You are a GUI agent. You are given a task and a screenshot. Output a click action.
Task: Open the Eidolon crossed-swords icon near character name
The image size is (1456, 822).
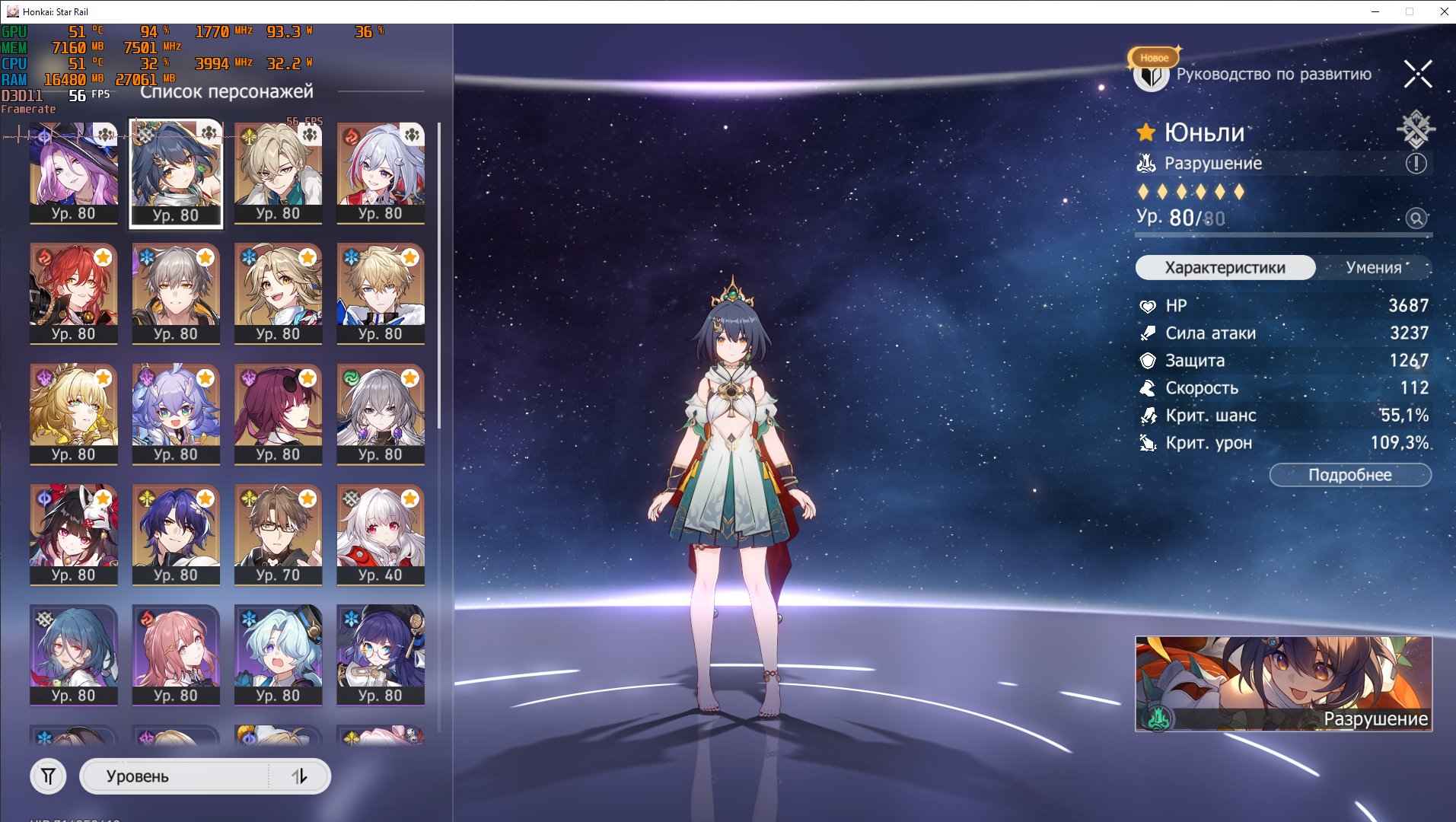(1416, 129)
